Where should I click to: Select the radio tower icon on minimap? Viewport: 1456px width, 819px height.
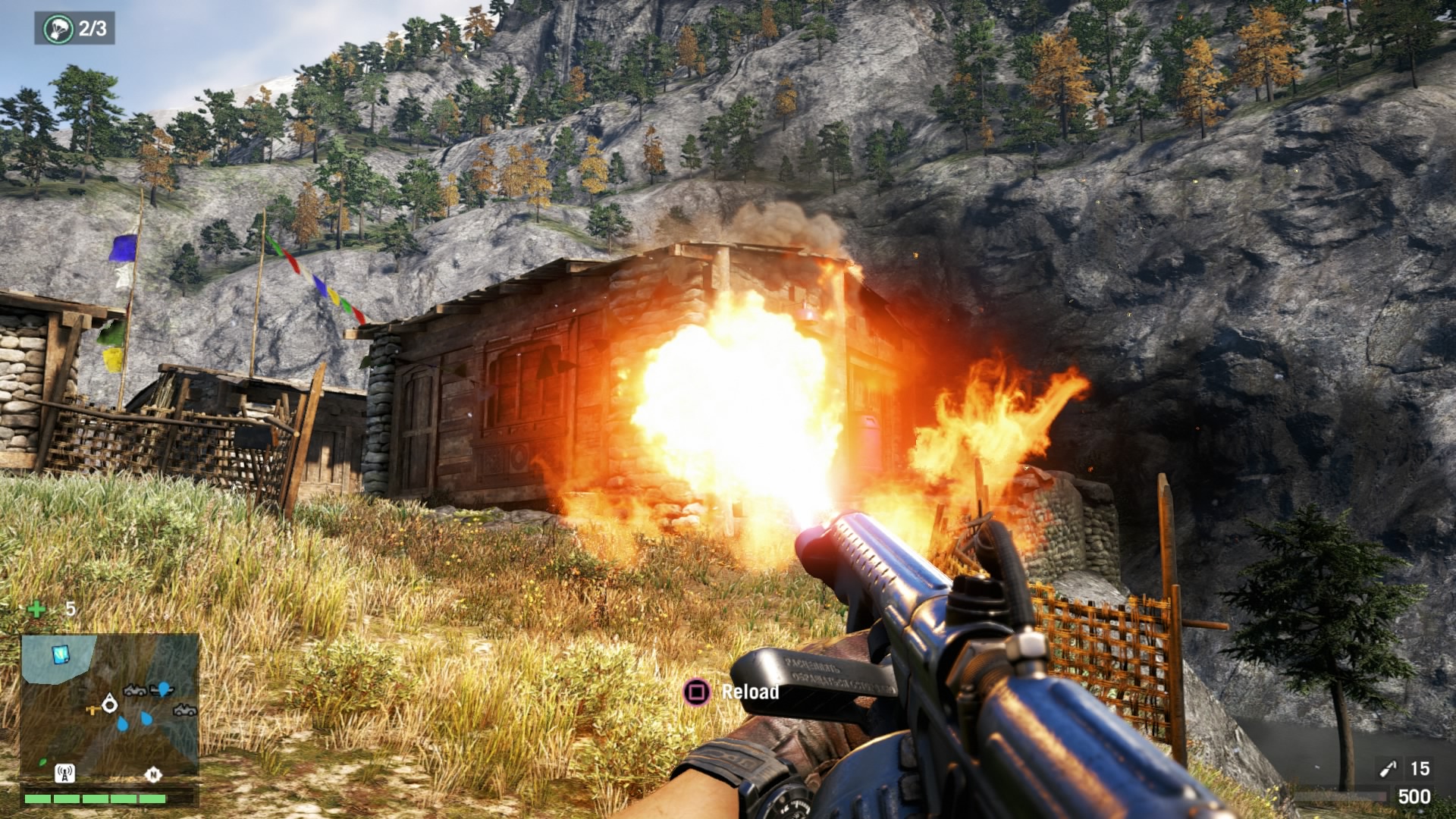click(64, 773)
